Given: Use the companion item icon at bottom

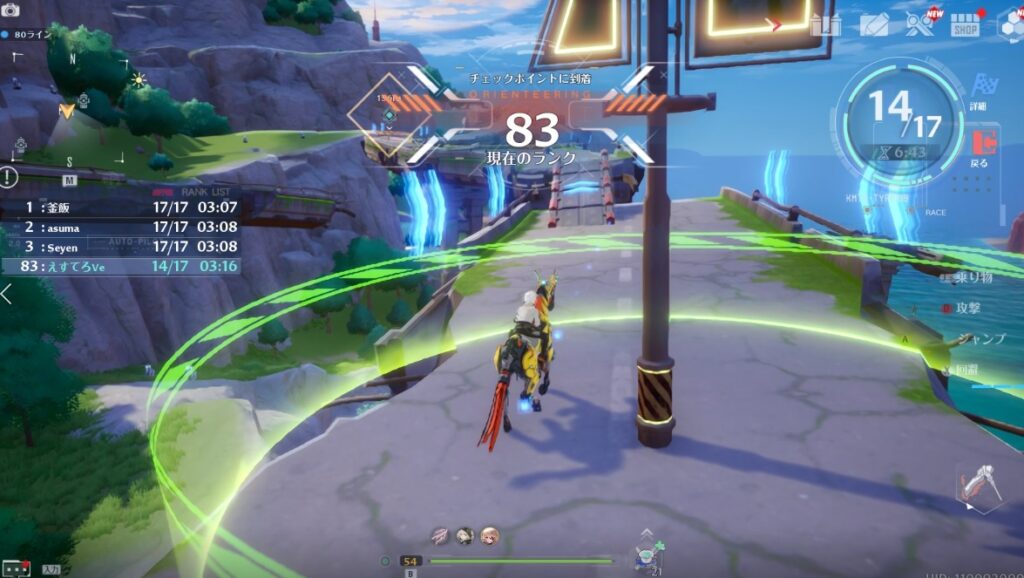Looking at the screenshot, I should point(647,555).
